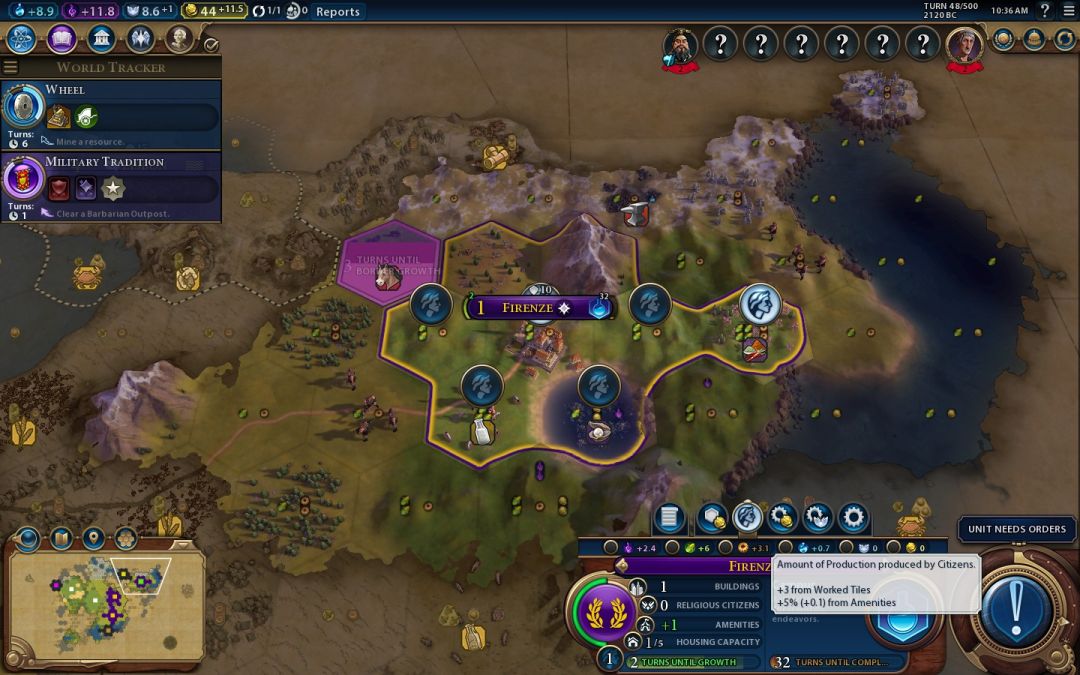Open map pins (pin icon above minimap)
The height and width of the screenshot is (675, 1080).
94,539
